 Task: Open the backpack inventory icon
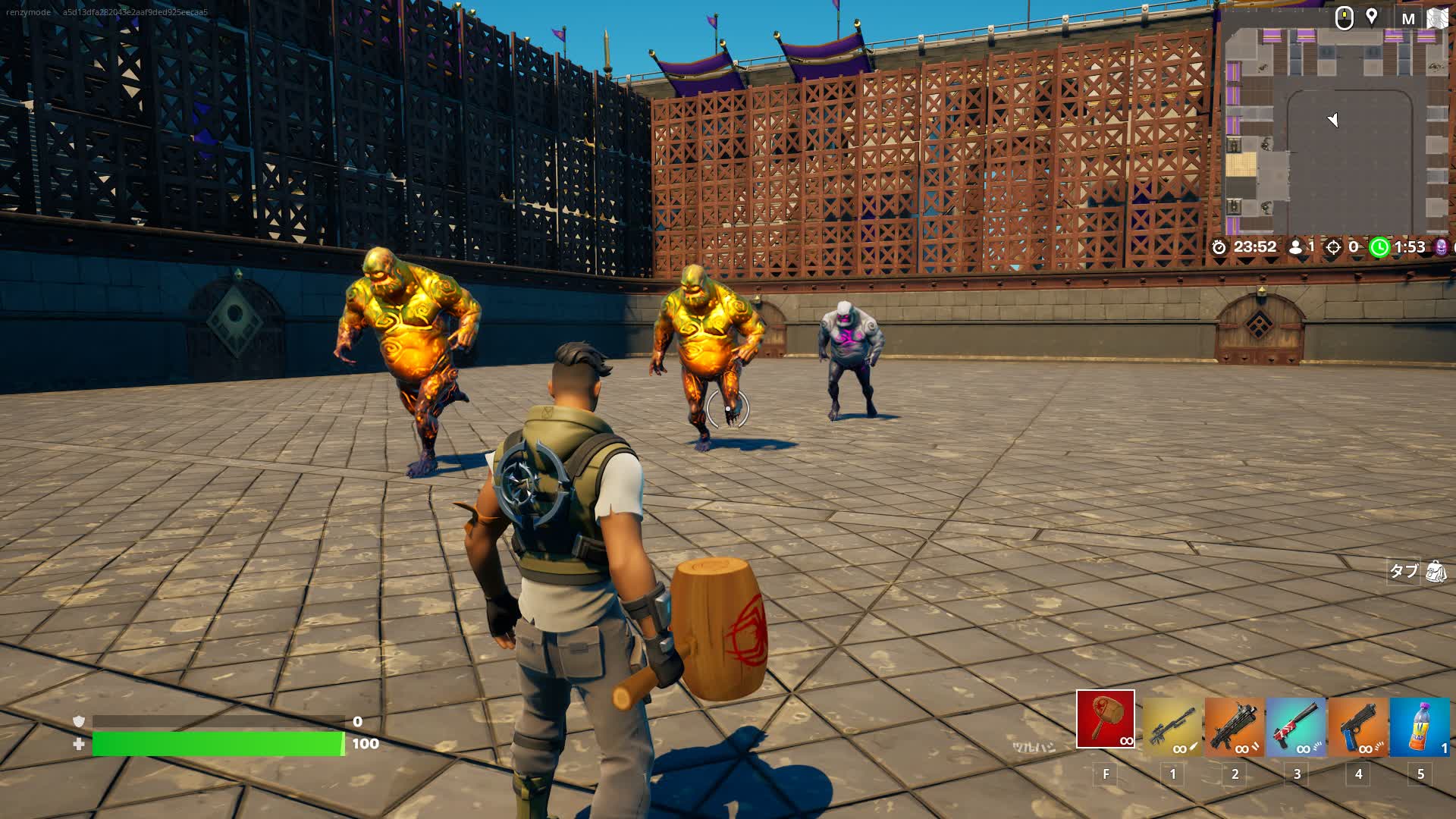1436,571
